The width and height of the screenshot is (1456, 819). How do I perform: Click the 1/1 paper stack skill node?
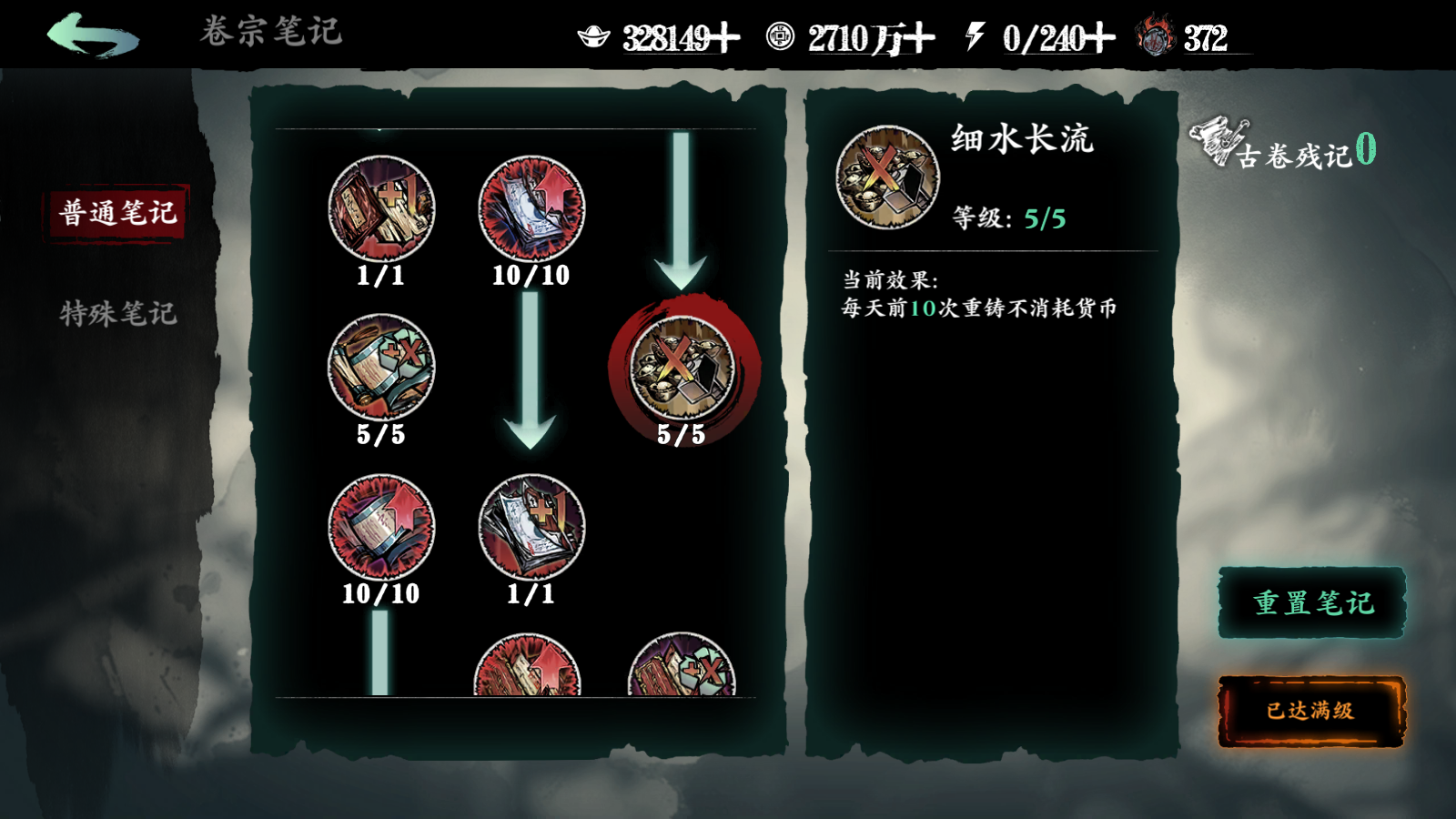point(531,526)
